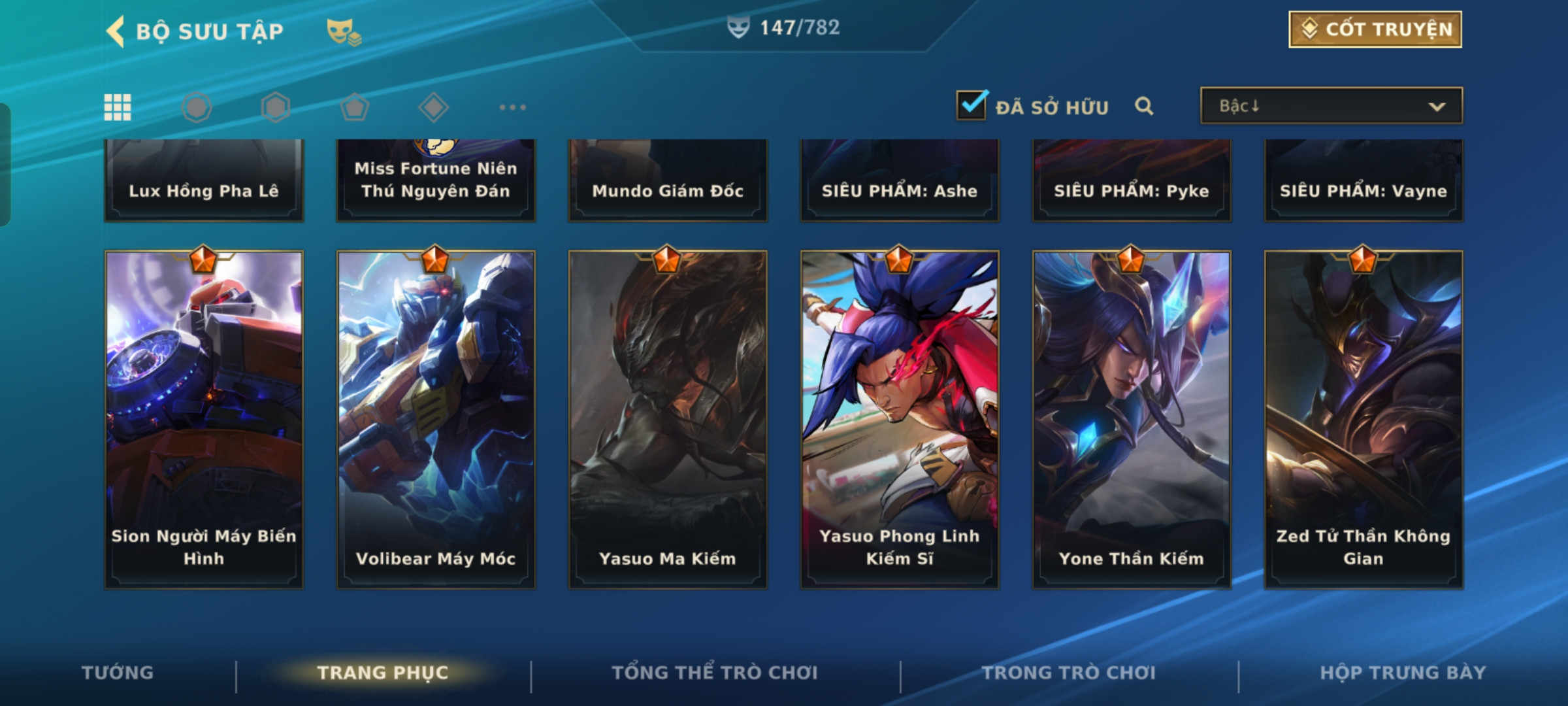The image size is (1568, 706).
Task: Select the diamond-shaped rarity filter
Action: [x=433, y=107]
